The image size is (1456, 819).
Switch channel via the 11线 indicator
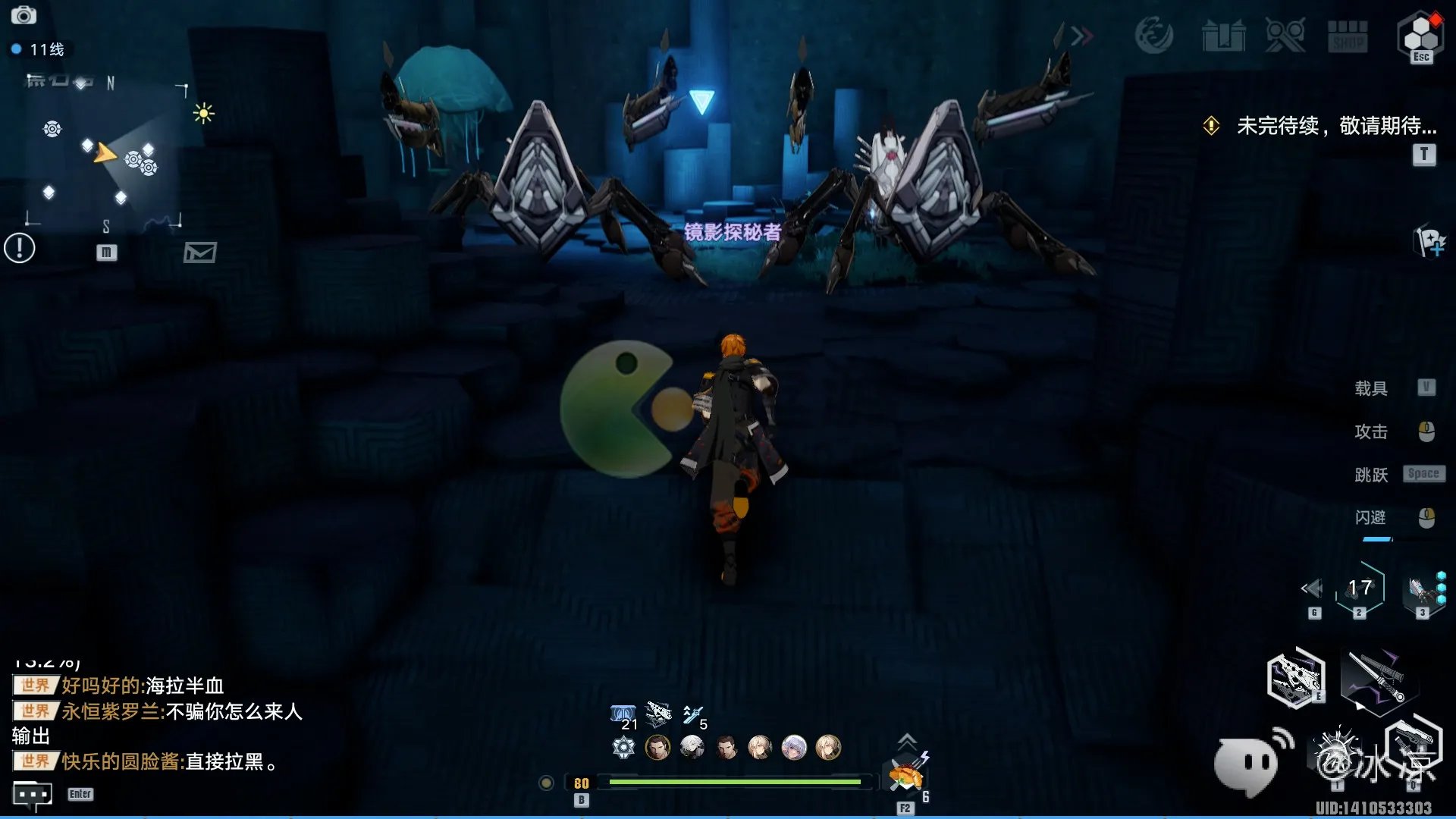coord(38,49)
